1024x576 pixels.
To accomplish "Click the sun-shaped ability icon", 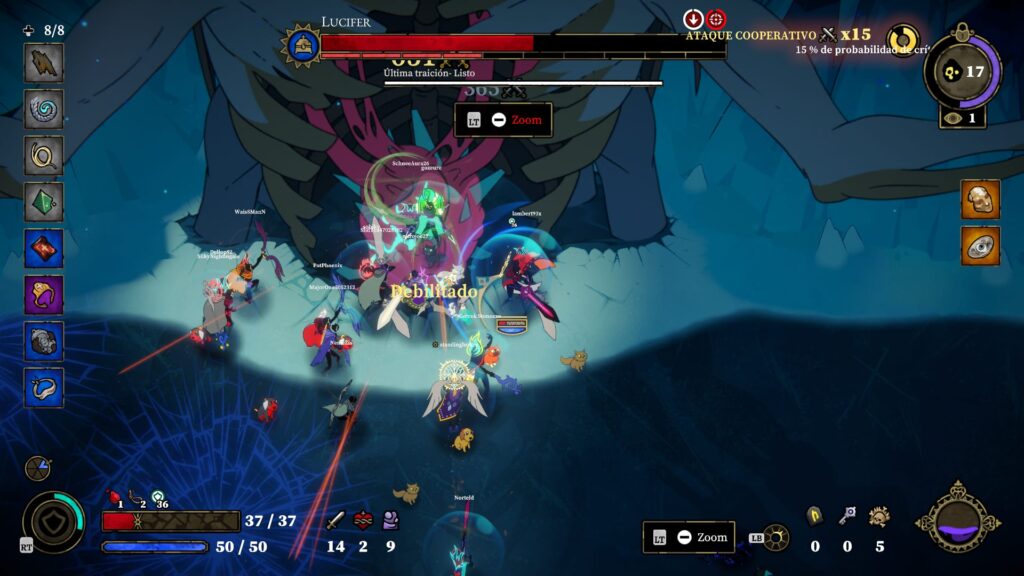I will [x=776, y=538].
